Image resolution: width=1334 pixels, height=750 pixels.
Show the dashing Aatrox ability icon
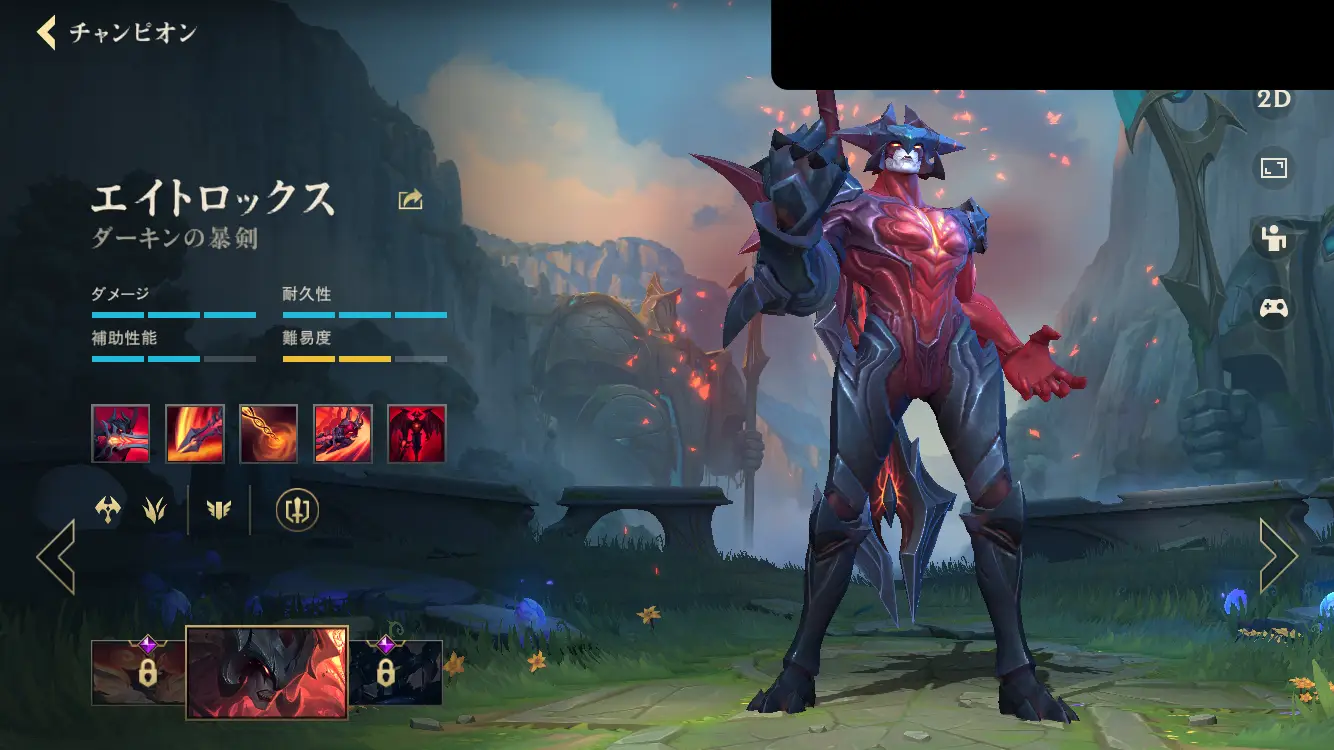click(343, 434)
